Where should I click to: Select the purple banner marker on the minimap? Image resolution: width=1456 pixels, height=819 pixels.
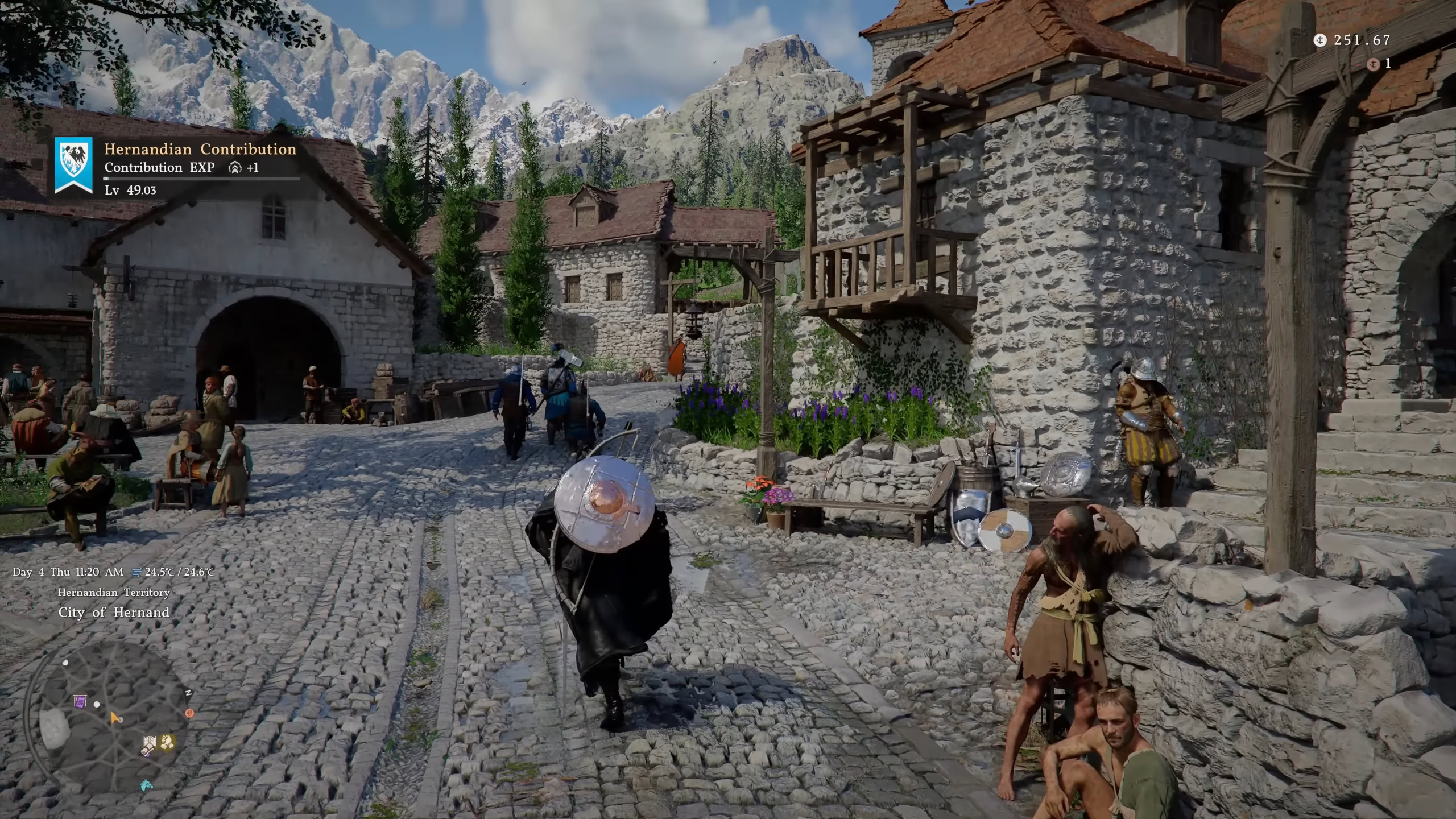[80, 701]
